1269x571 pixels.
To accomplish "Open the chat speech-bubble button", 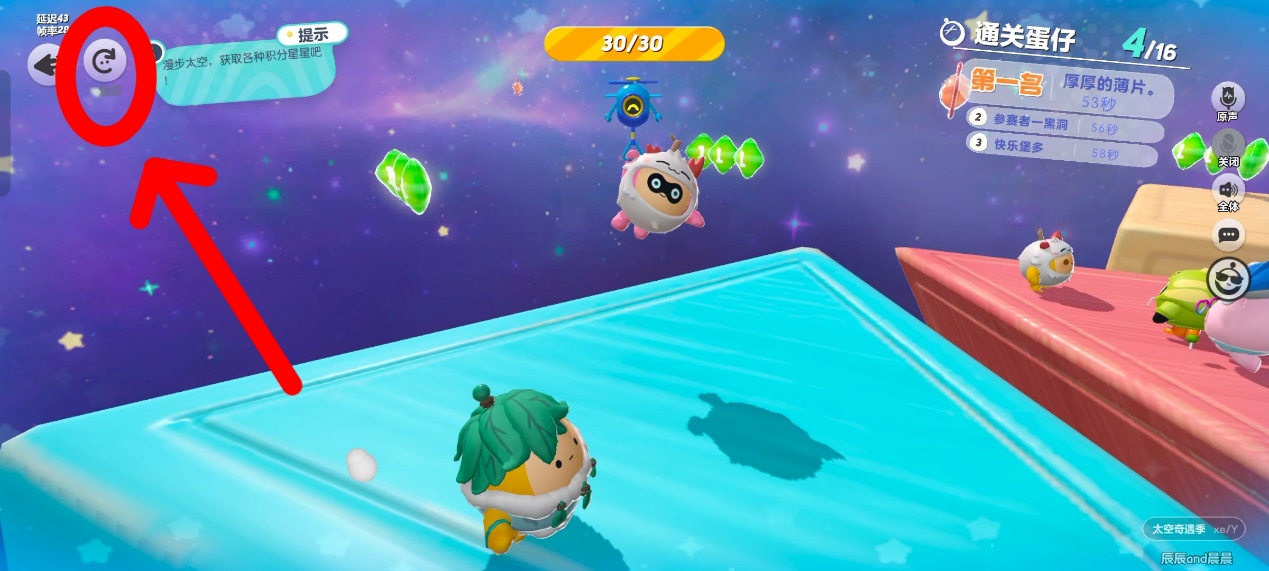I will tap(1228, 235).
